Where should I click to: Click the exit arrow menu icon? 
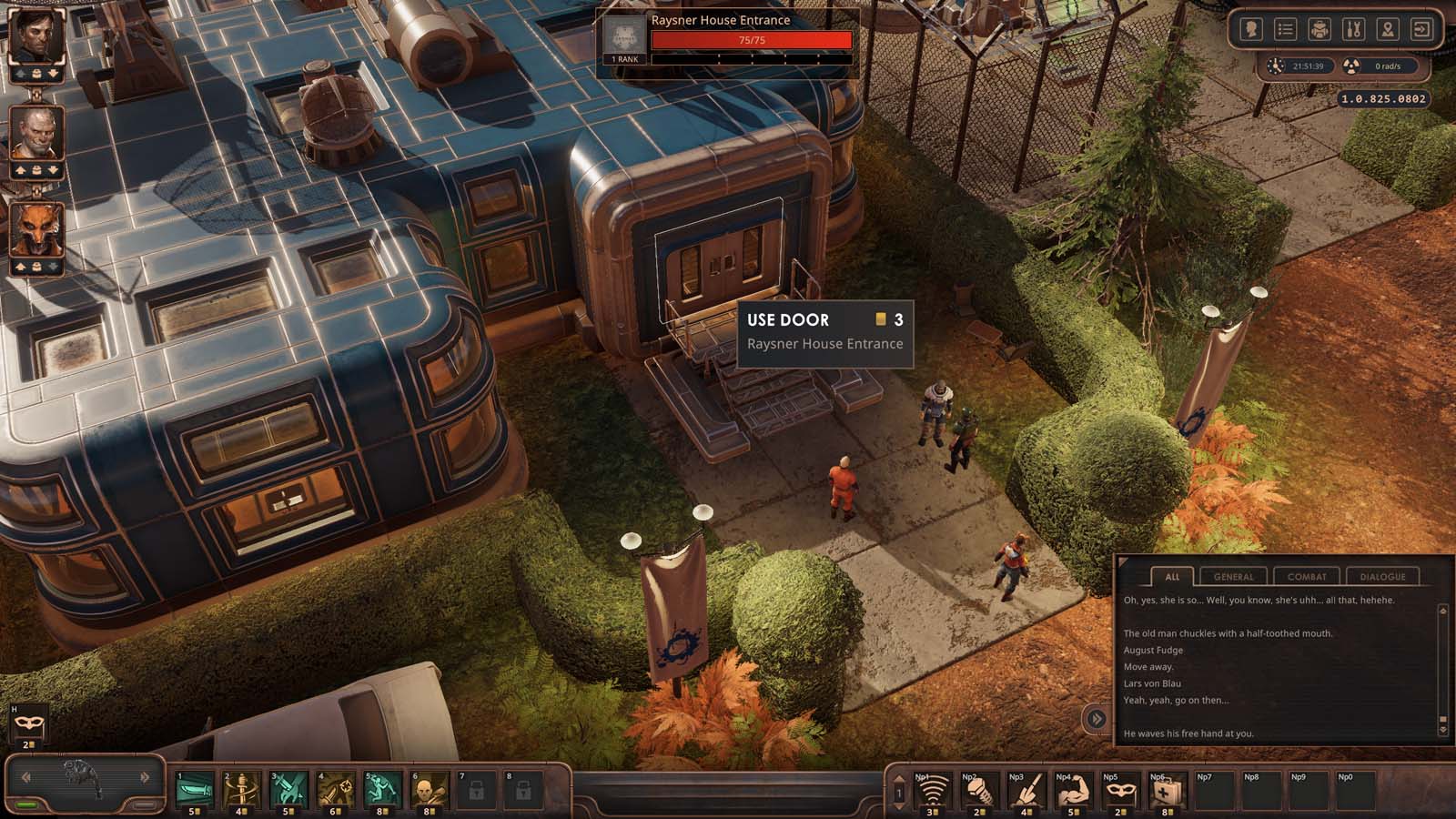[1421, 30]
